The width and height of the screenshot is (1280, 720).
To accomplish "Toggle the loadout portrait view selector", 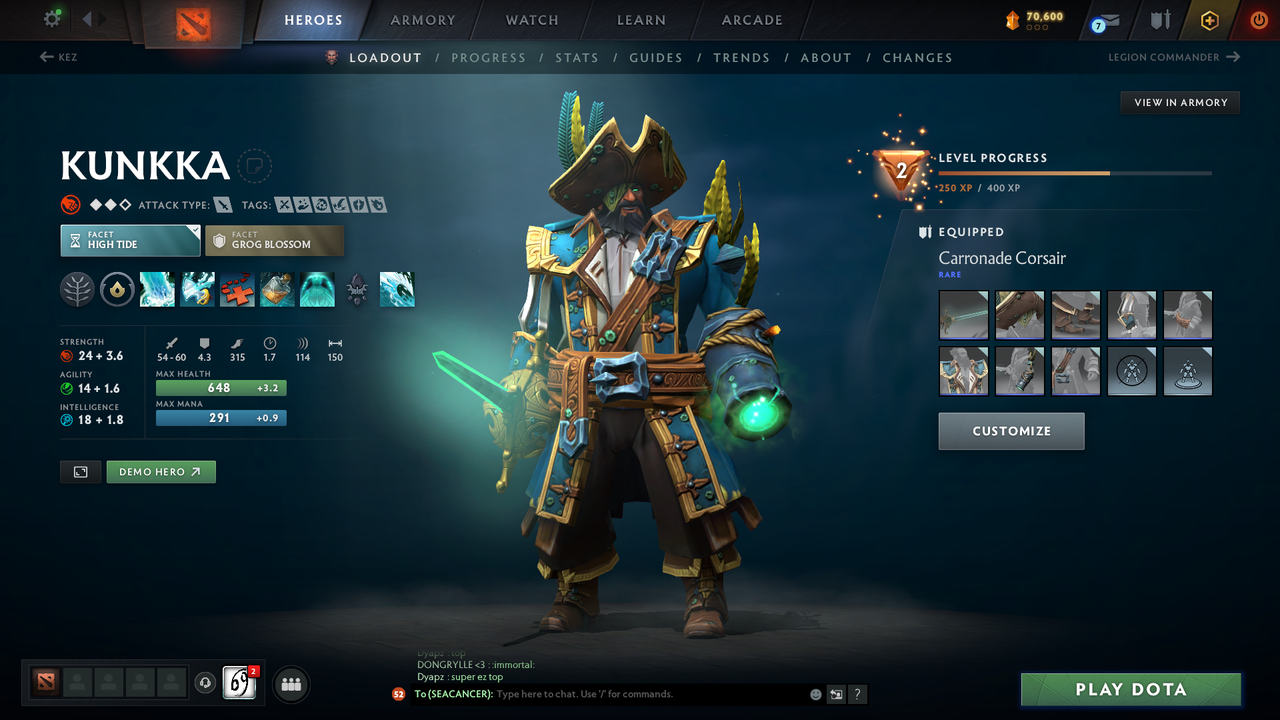I will pos(80,471).
